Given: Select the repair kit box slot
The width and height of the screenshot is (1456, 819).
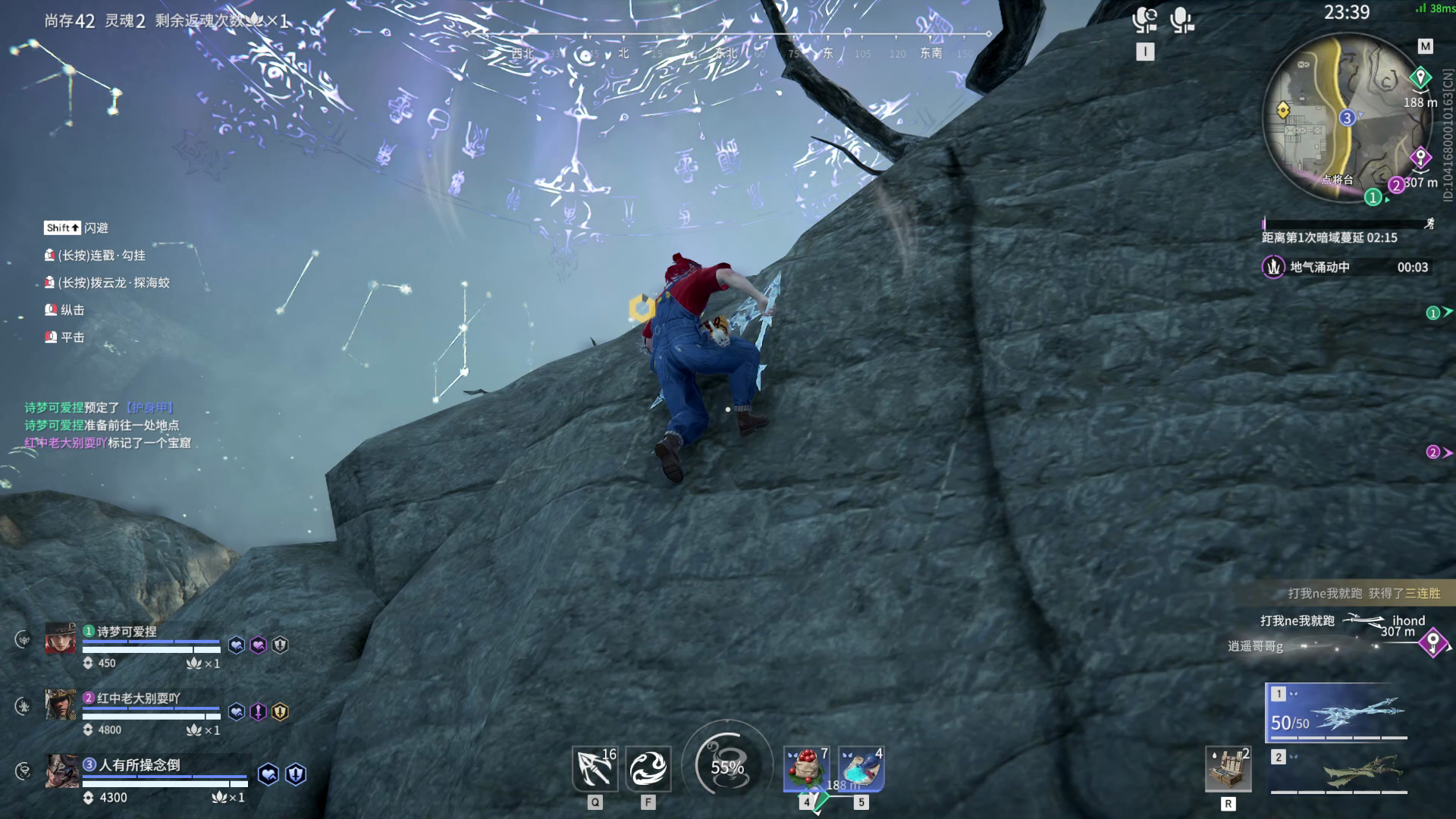Looking at the screenshot, I should (x=1228, y=769).
